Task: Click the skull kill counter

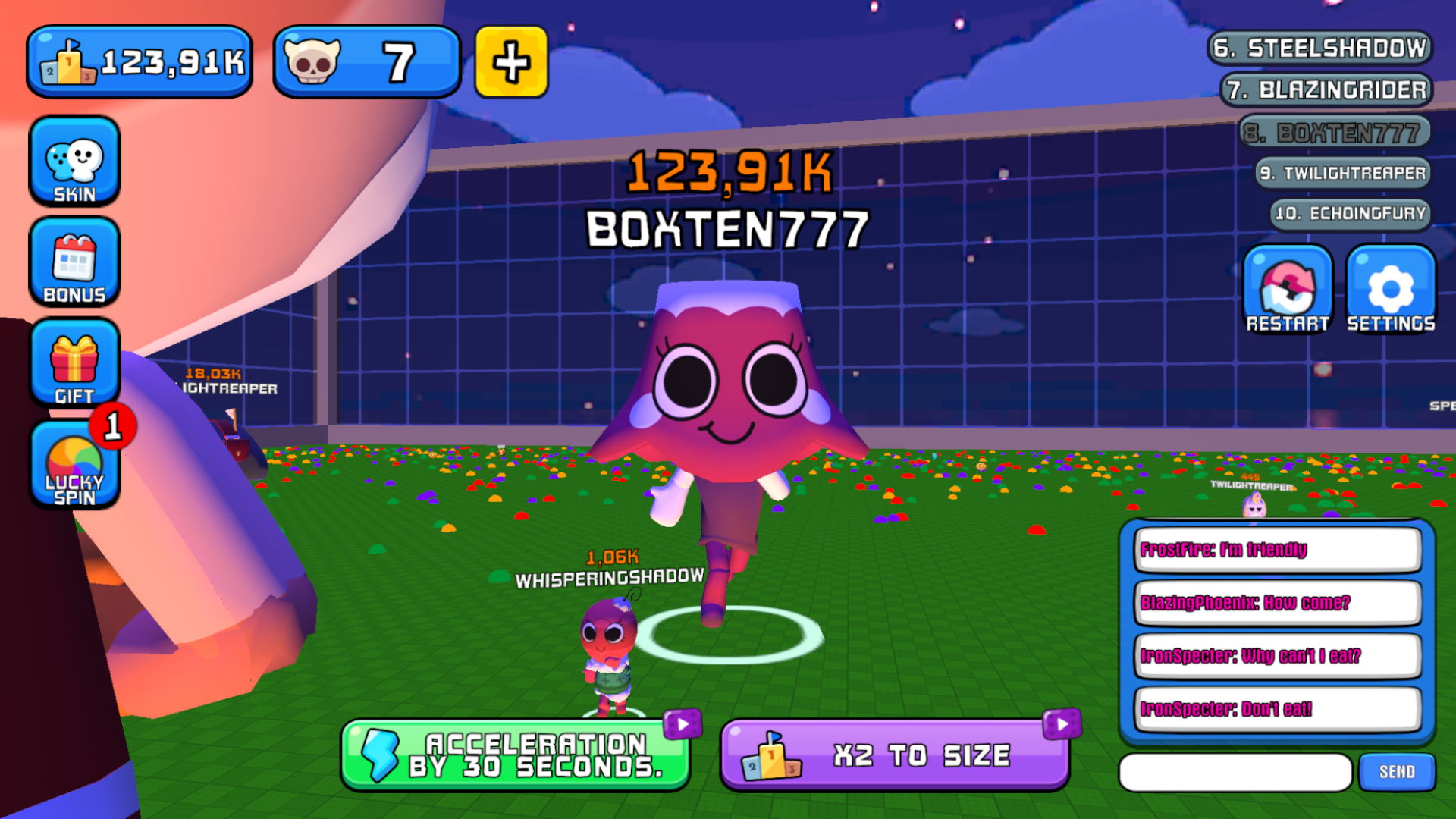Action: pyautogui.click(x=367, y=62)
